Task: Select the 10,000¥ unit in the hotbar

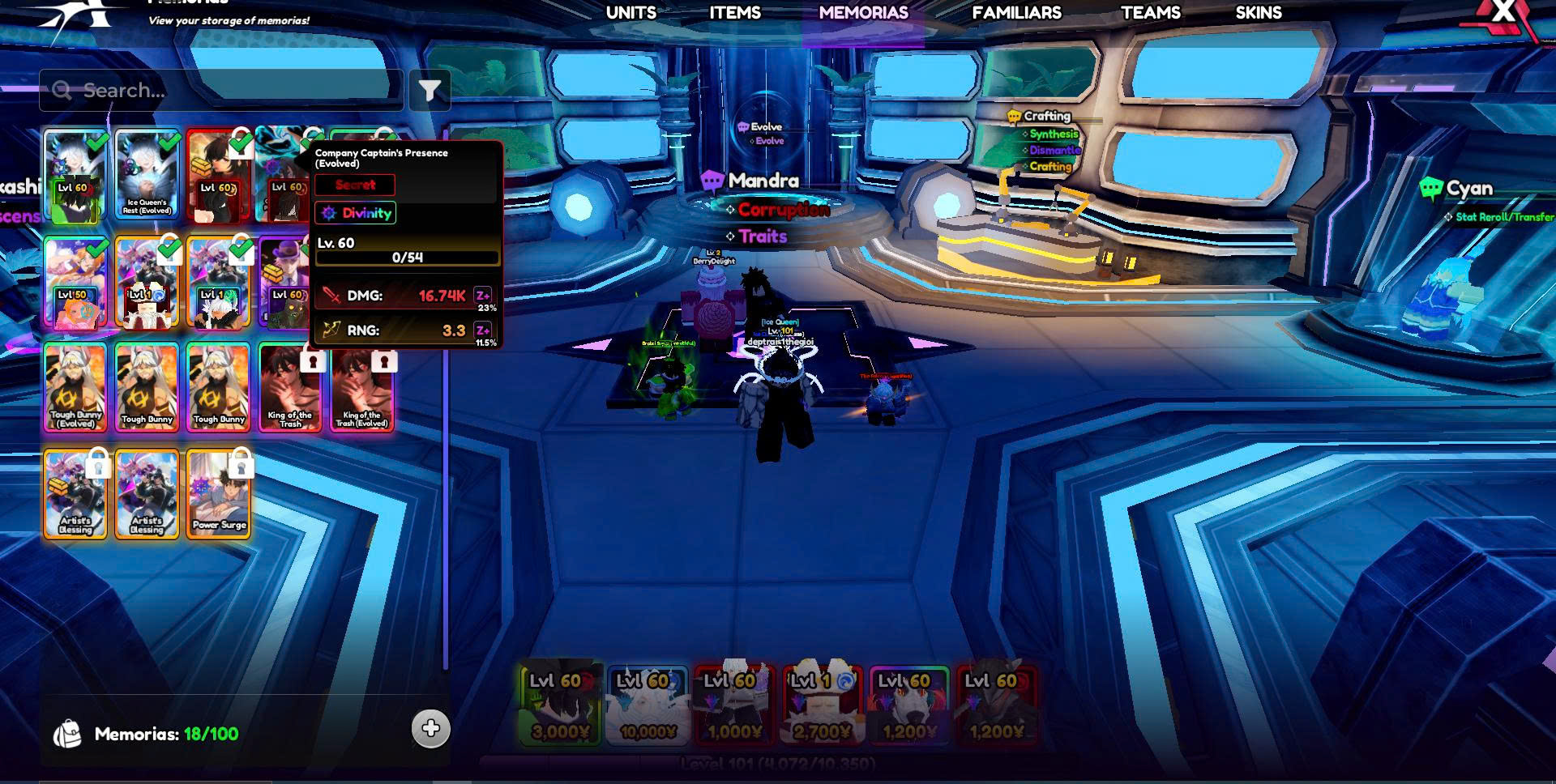Action: pos(648,703)
